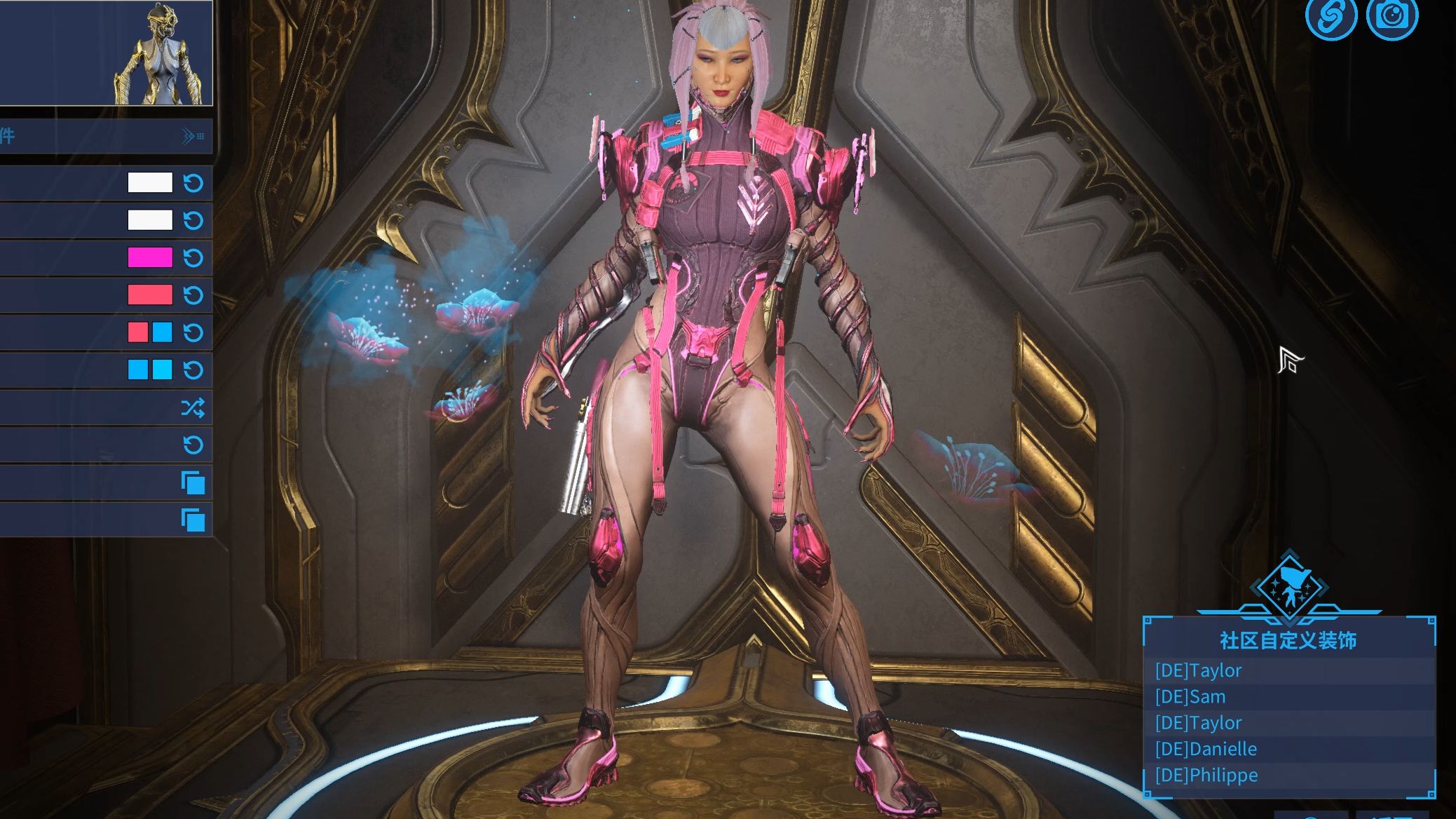Image resolution: width=1456 pixels, height=819 pixels.
Task: Click reset beside the double blue swatch
Action: (193, 370)
